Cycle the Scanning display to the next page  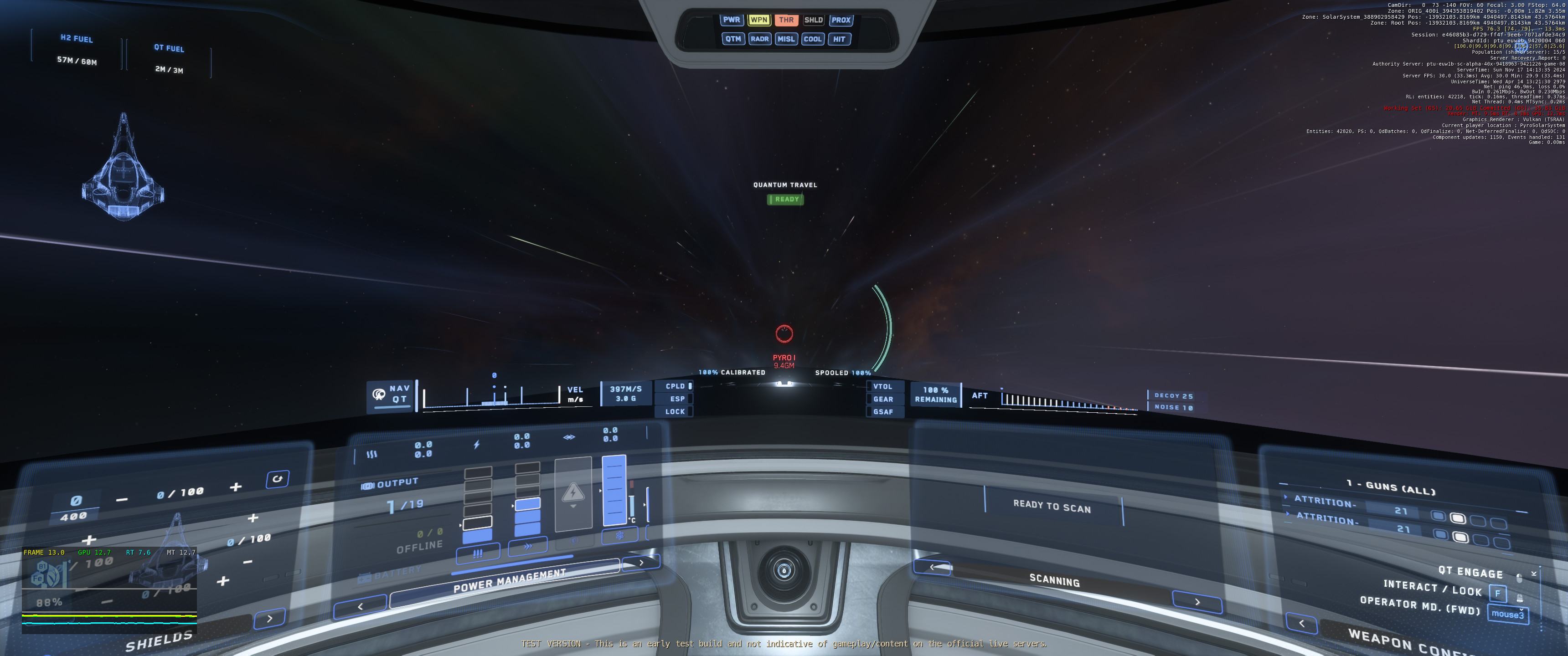(1197, 602)
